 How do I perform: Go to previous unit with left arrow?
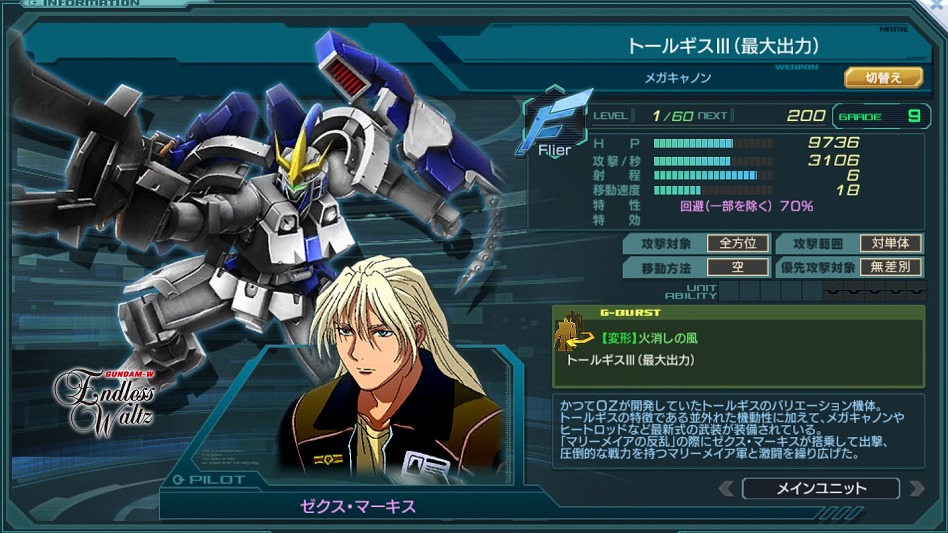[728, 489]
